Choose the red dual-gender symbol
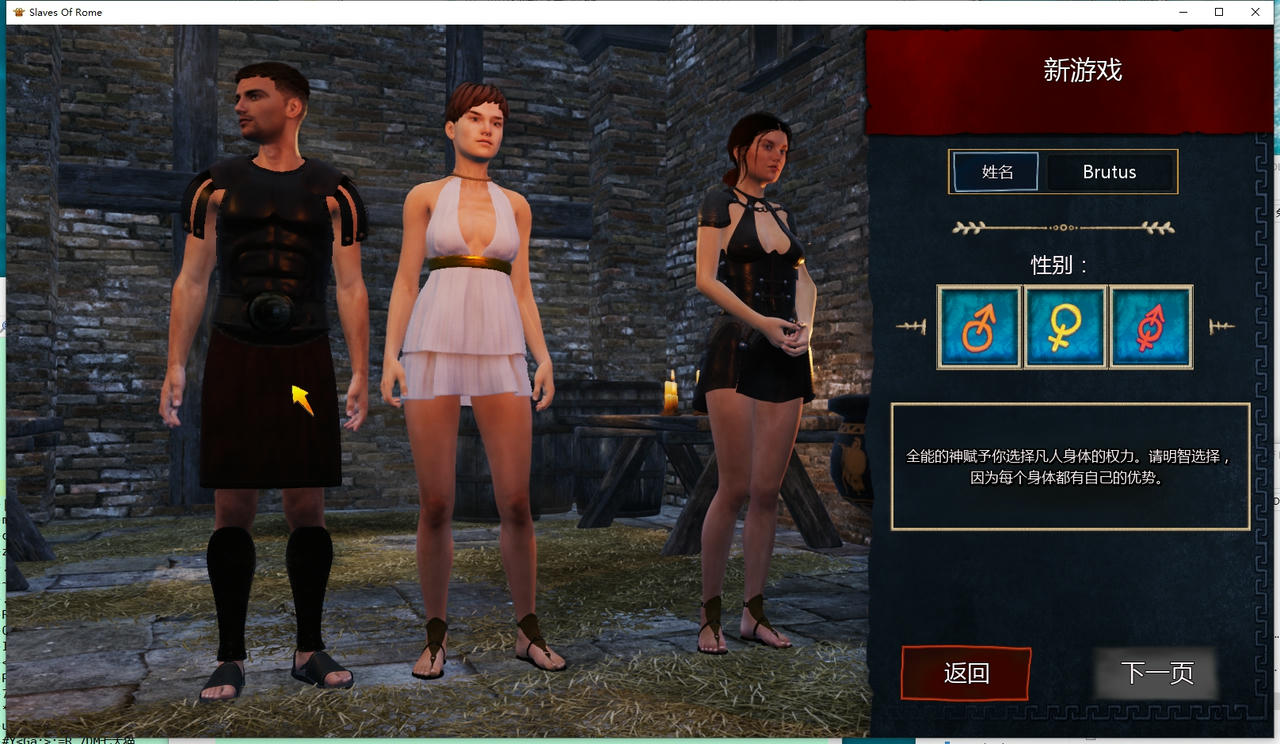The image size is (1280, 744). (x=1150, y=326)
